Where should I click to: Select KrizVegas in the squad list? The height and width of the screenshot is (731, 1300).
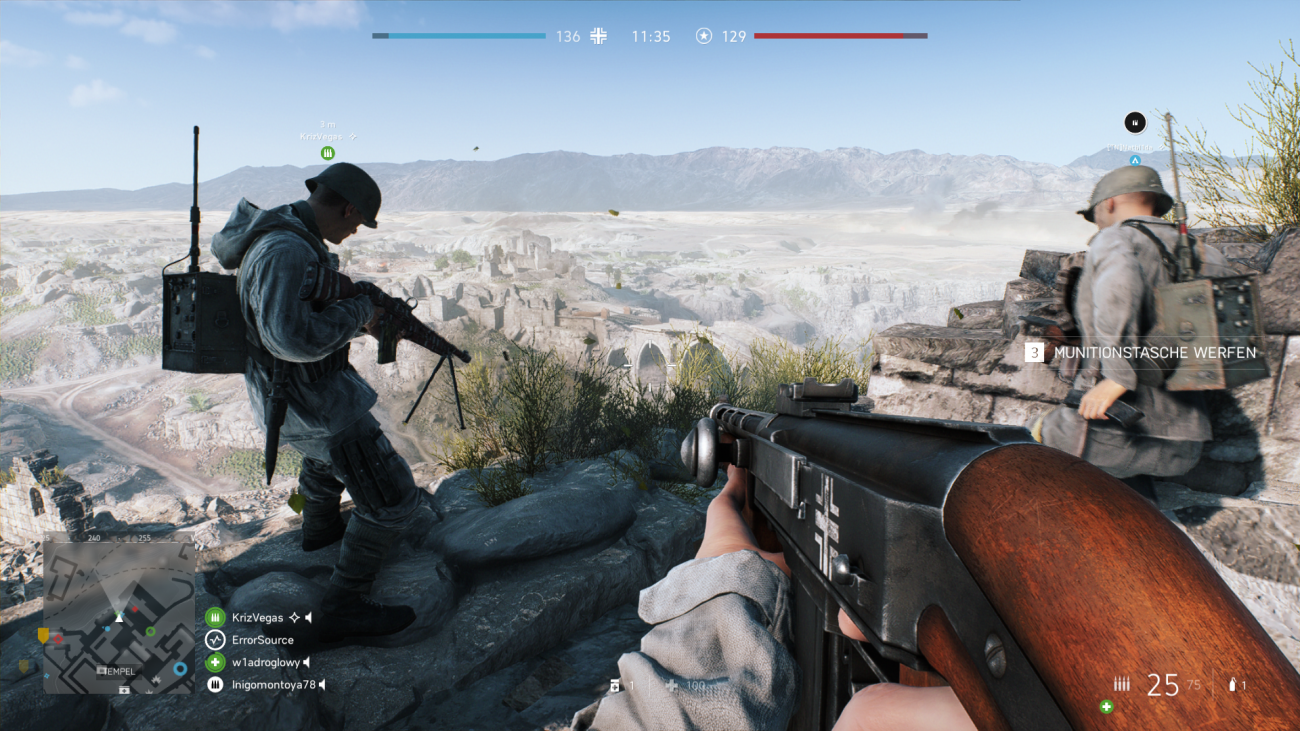257,618
